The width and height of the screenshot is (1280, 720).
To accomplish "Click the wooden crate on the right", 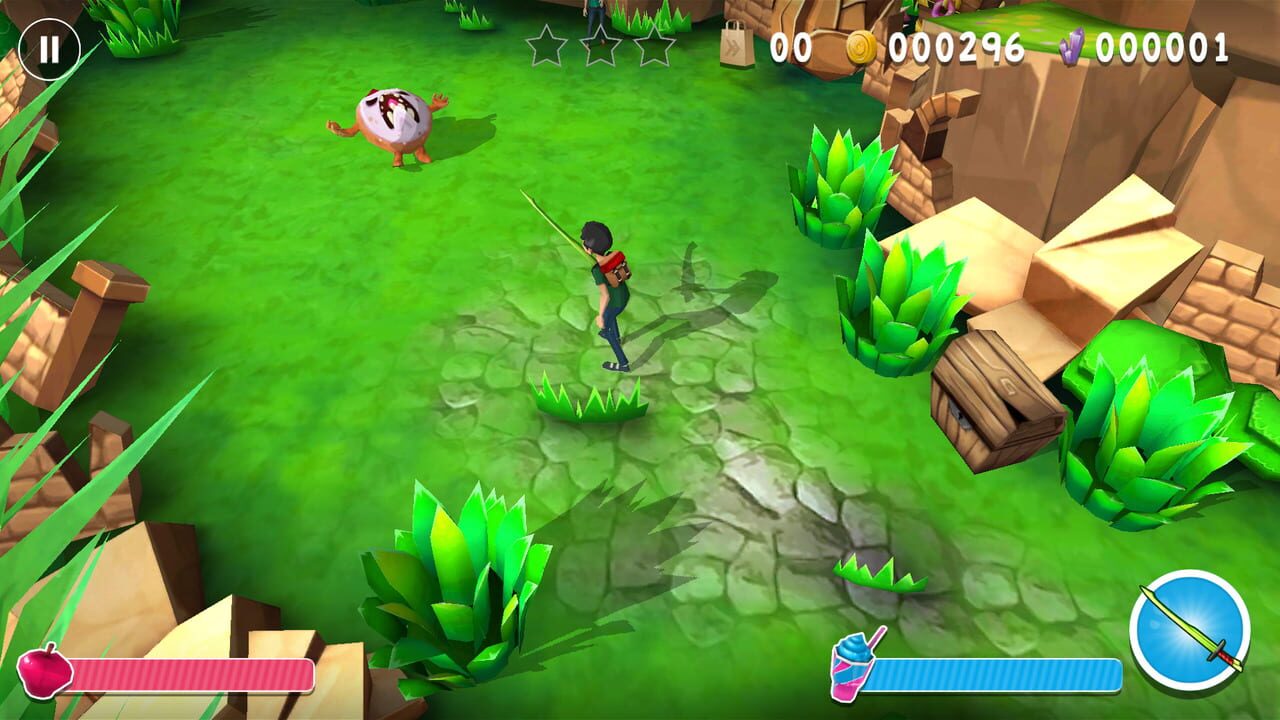I will (x=995, y=402).
